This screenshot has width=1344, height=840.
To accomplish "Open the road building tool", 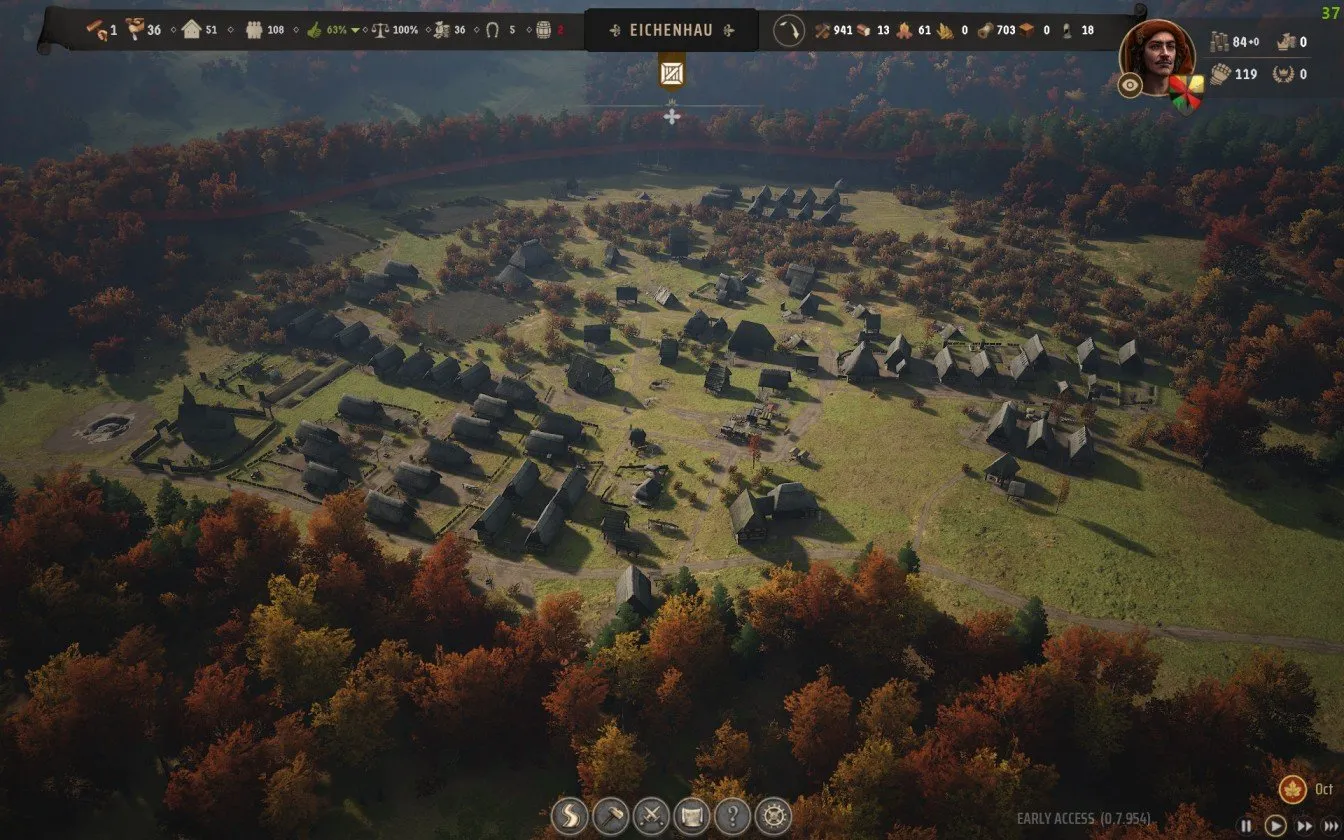I will pos(568,816).
